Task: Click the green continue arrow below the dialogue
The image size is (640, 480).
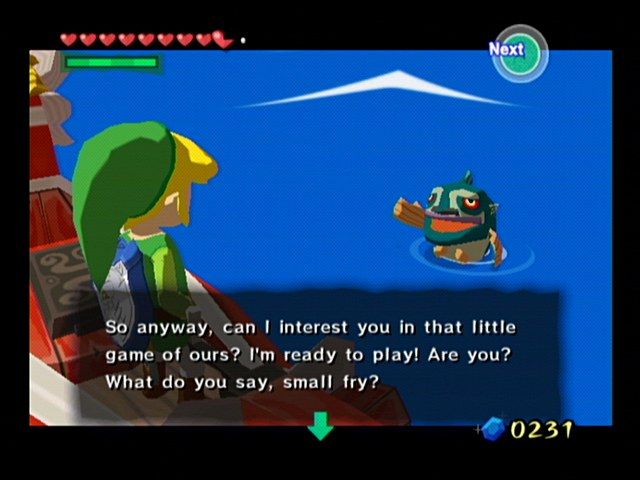Action: (x=320, y=426)
